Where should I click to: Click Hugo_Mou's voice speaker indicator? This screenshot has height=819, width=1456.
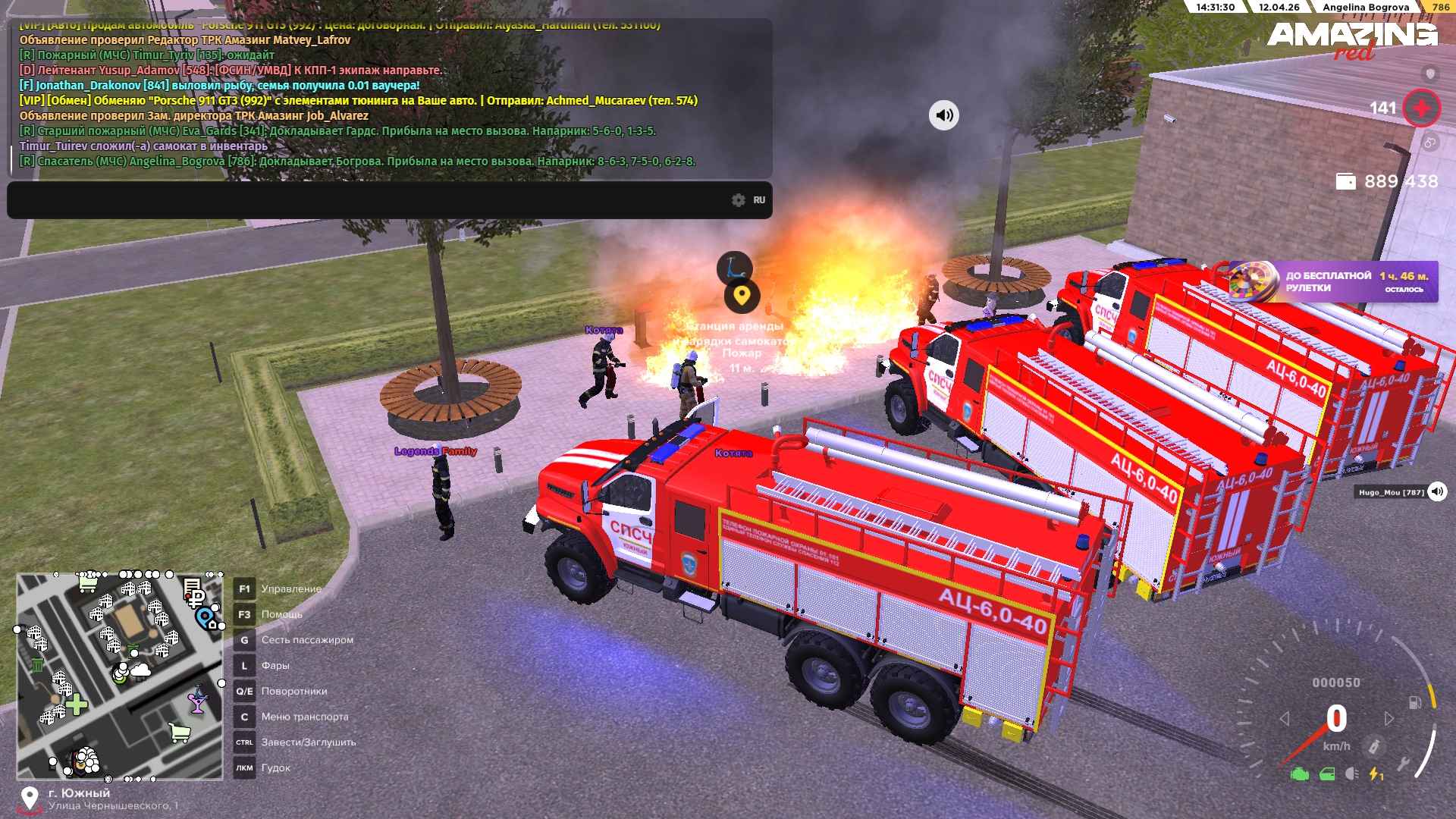coord(1437,492)
